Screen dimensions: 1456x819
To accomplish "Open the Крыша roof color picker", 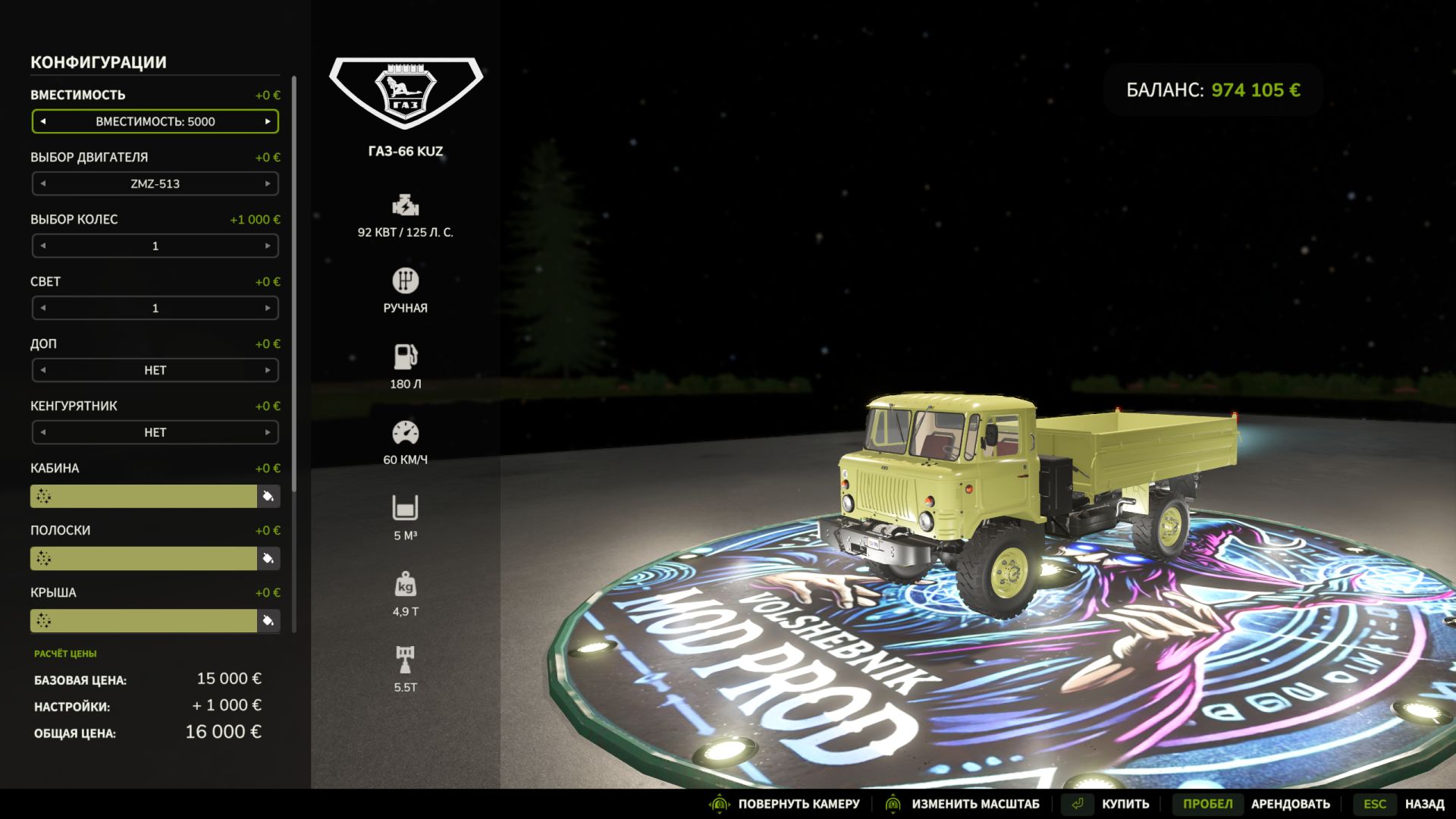I will [143, 620].
